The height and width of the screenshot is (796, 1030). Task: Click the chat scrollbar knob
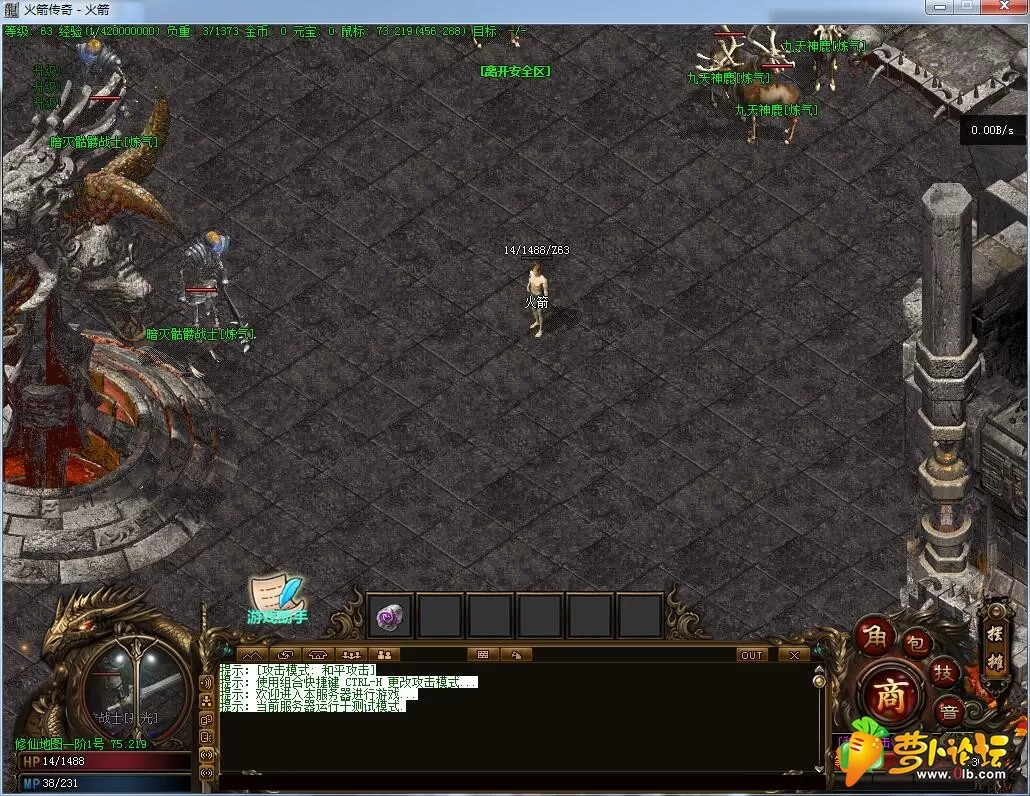(818, 682)
